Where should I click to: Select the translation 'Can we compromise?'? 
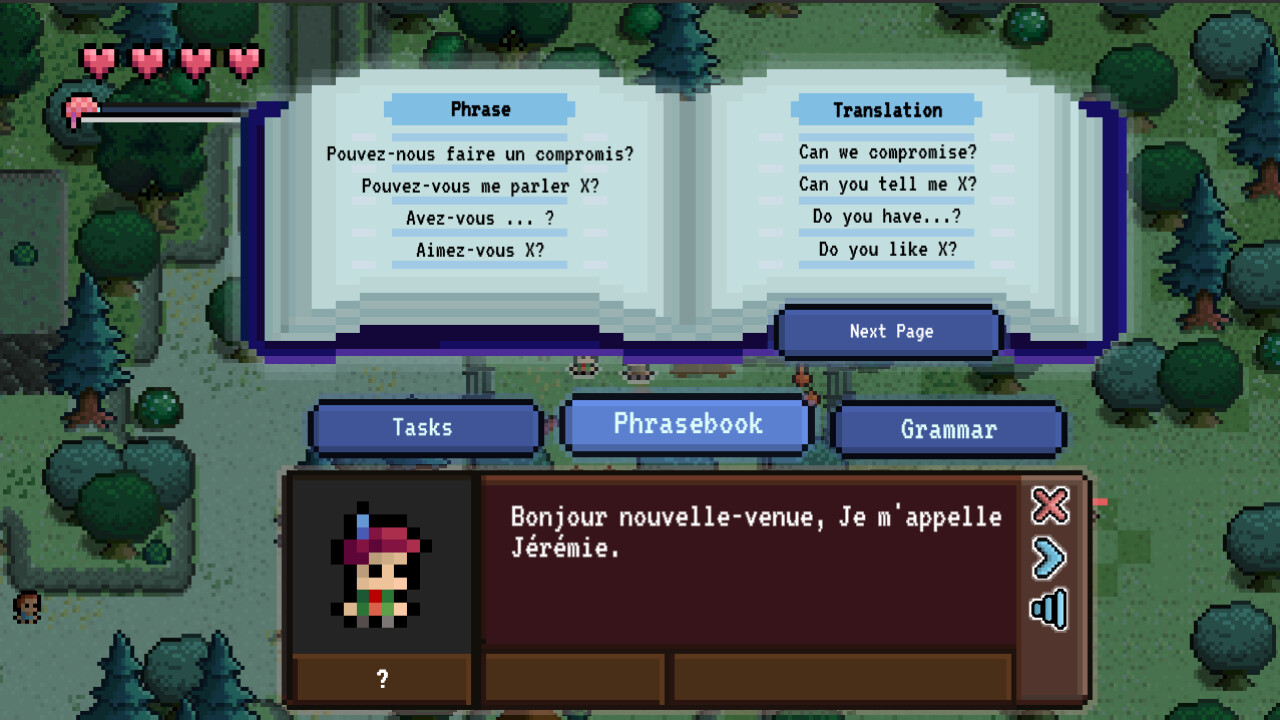[886, 152]
